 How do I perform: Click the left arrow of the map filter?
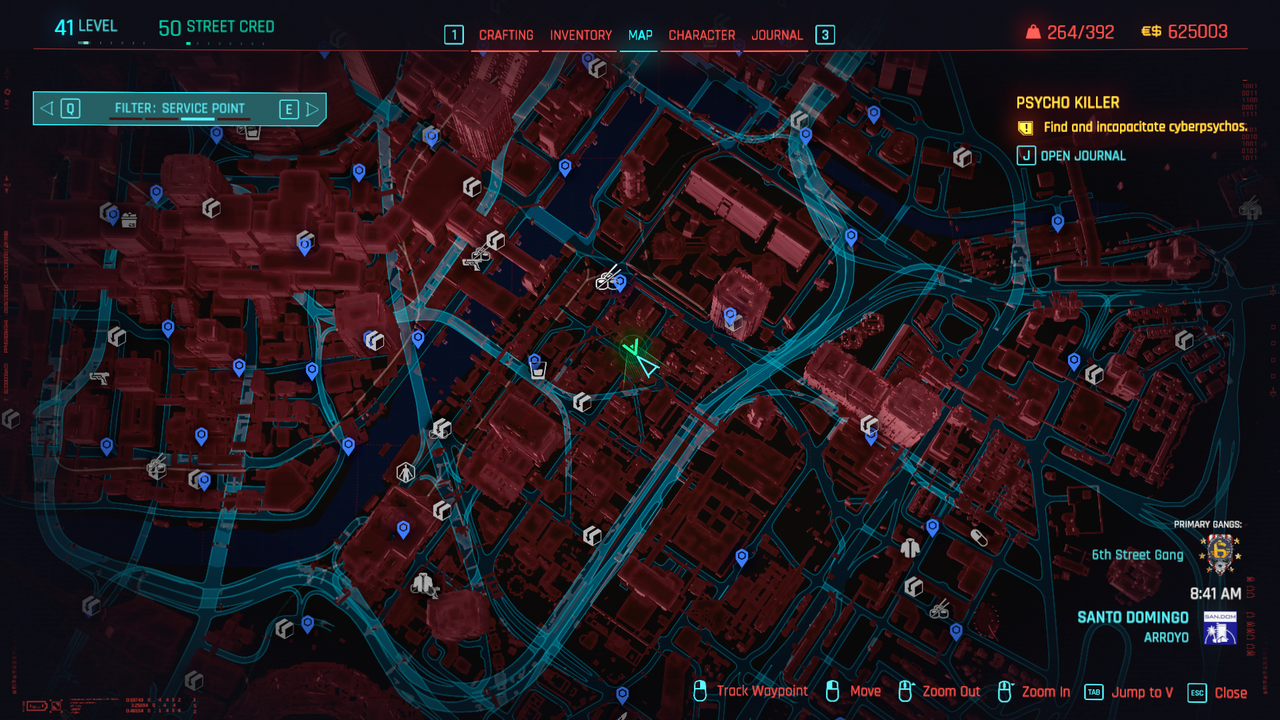45,108
